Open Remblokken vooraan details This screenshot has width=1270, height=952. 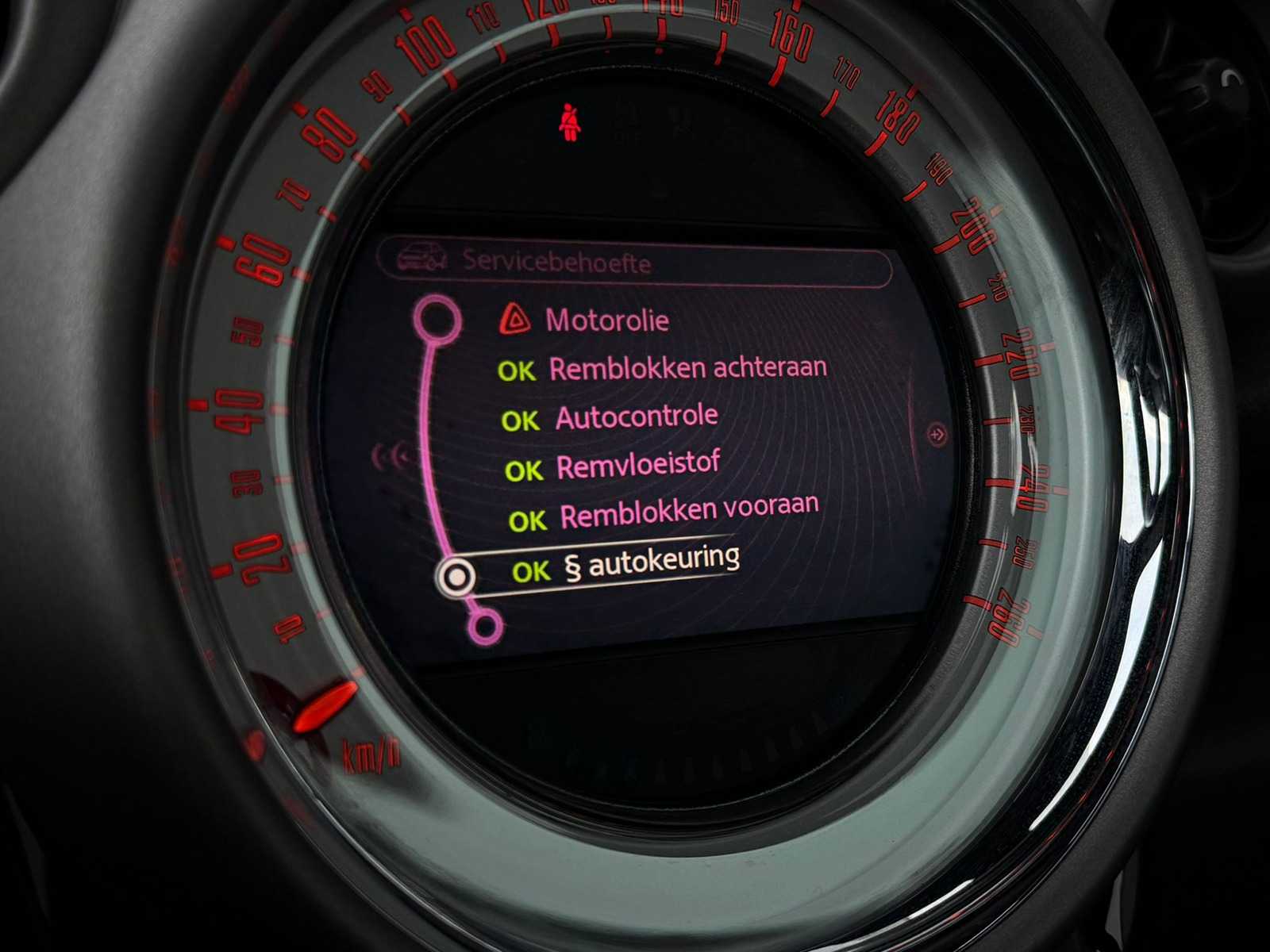click(689, 512)
